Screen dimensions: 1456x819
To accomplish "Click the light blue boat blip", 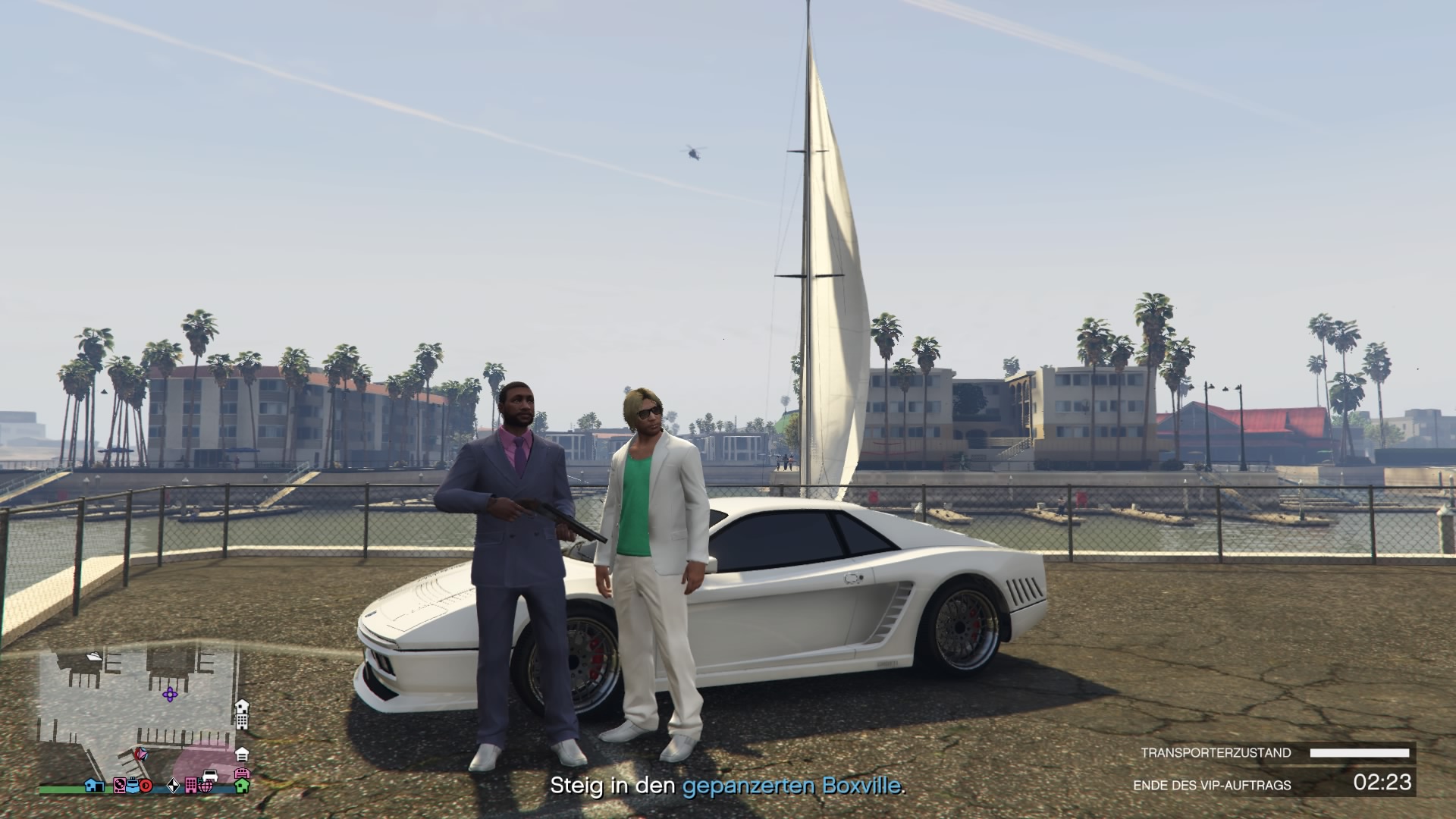I will coord(133,785).
